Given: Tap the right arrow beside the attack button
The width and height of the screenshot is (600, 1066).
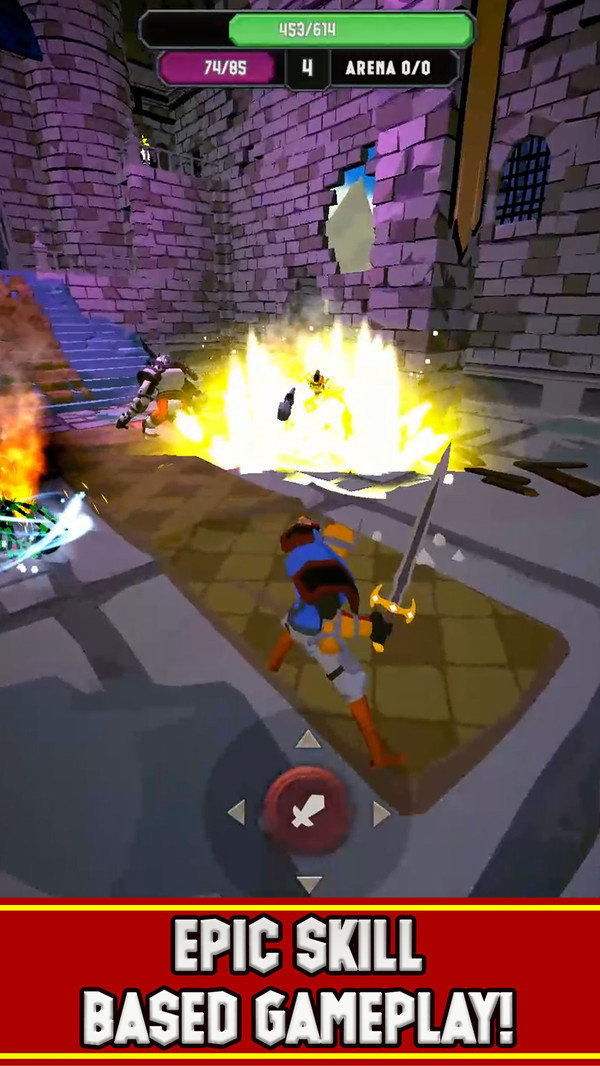Looking at the screenshot, I should tap(380, 813).
